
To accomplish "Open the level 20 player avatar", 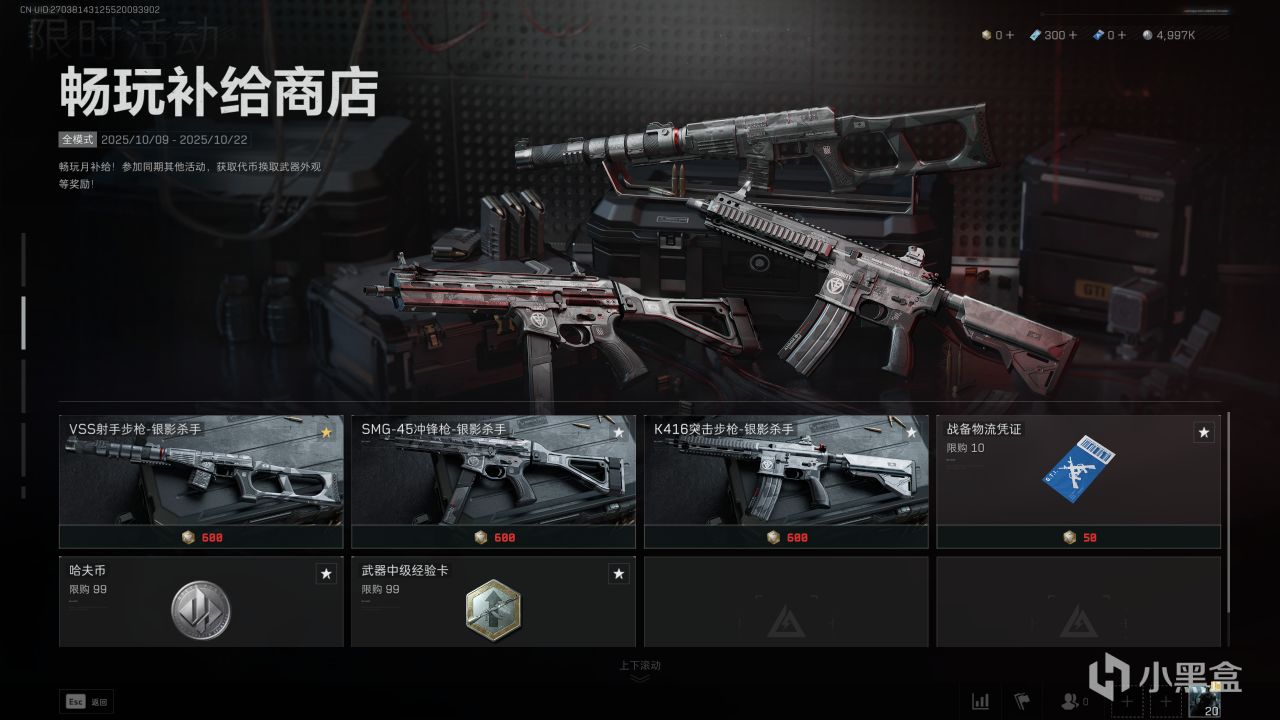I will coord(1203,702).
